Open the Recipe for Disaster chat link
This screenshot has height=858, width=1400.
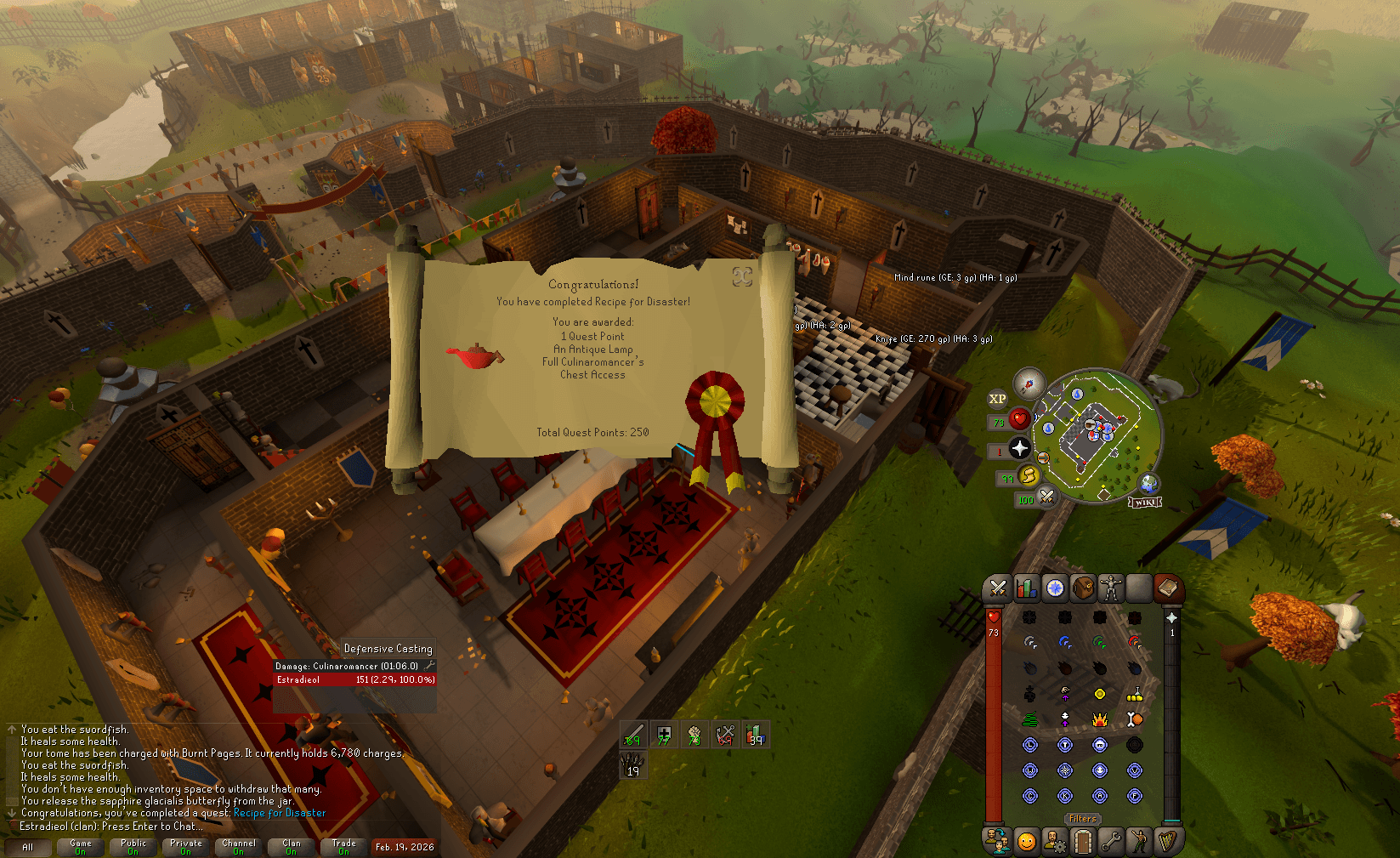coord(279,813)
